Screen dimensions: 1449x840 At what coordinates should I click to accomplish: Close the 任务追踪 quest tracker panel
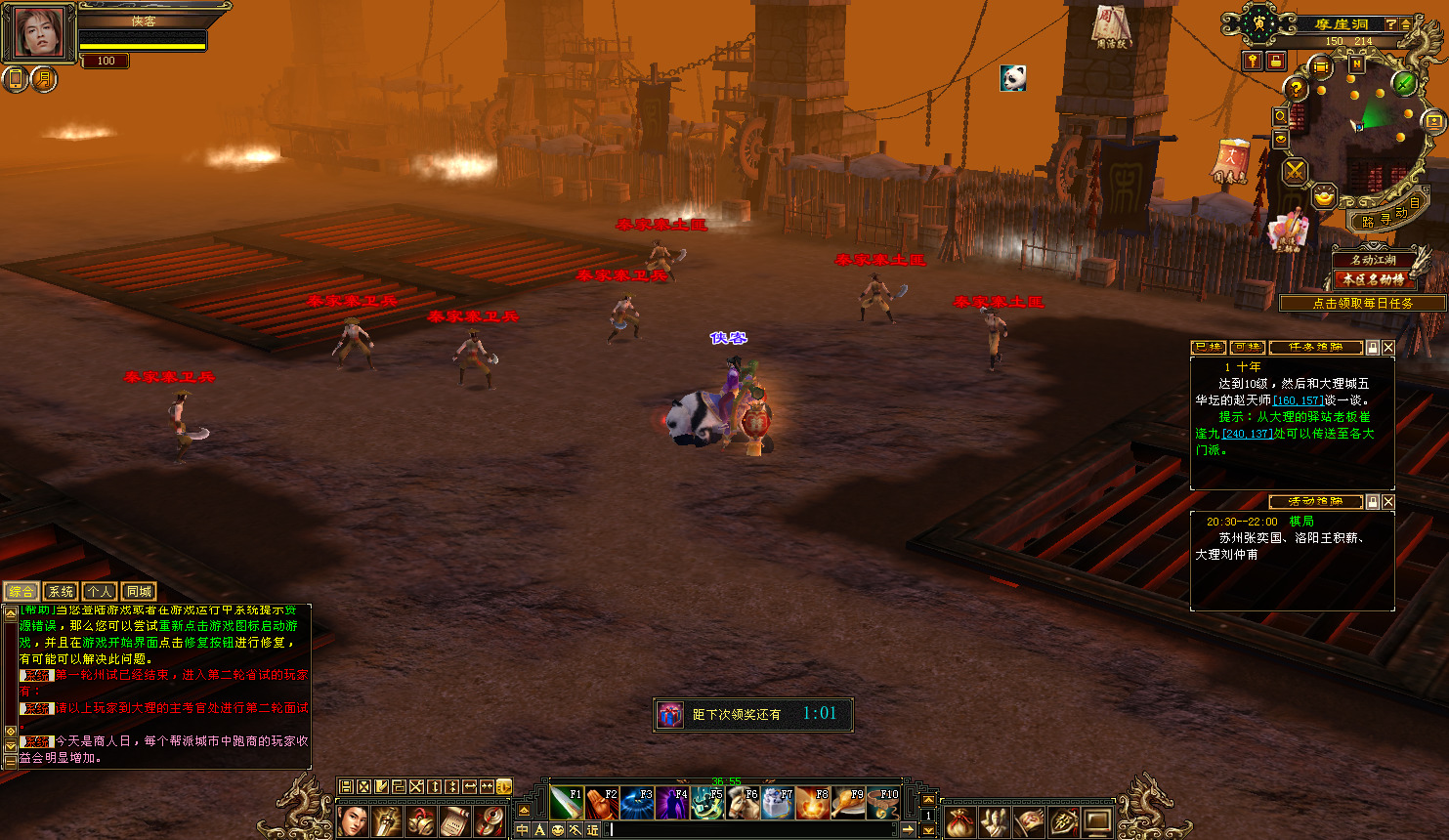(1388, 348)
